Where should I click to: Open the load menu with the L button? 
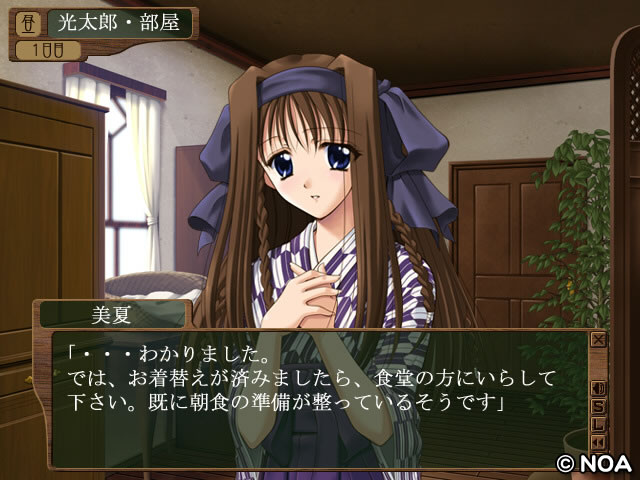(x=598, y=424)
